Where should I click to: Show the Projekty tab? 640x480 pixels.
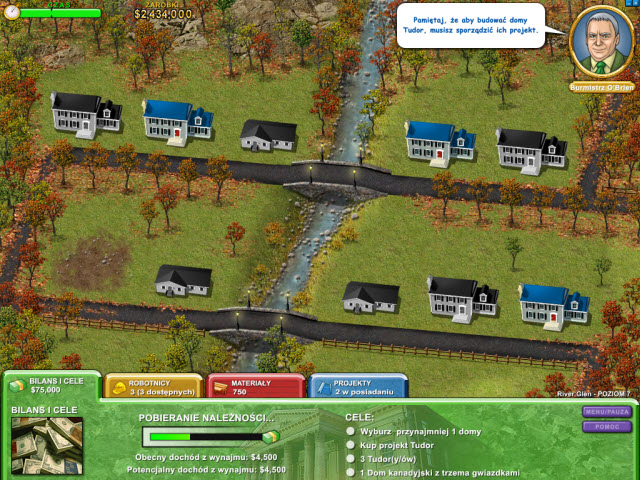coord(357,387)
